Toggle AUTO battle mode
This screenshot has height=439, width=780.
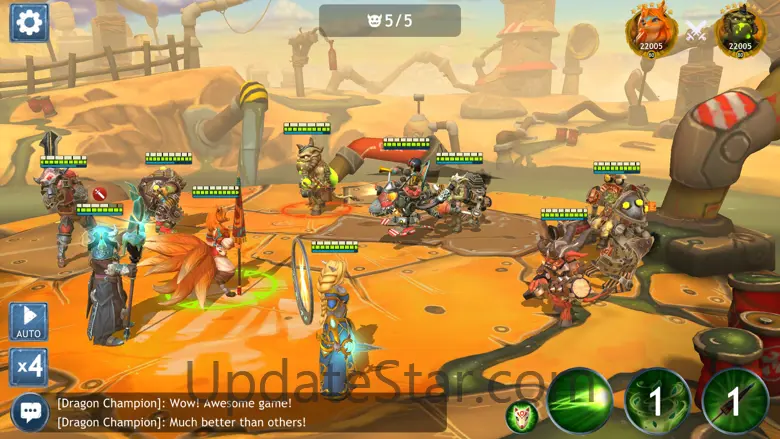tap(29, 322)
